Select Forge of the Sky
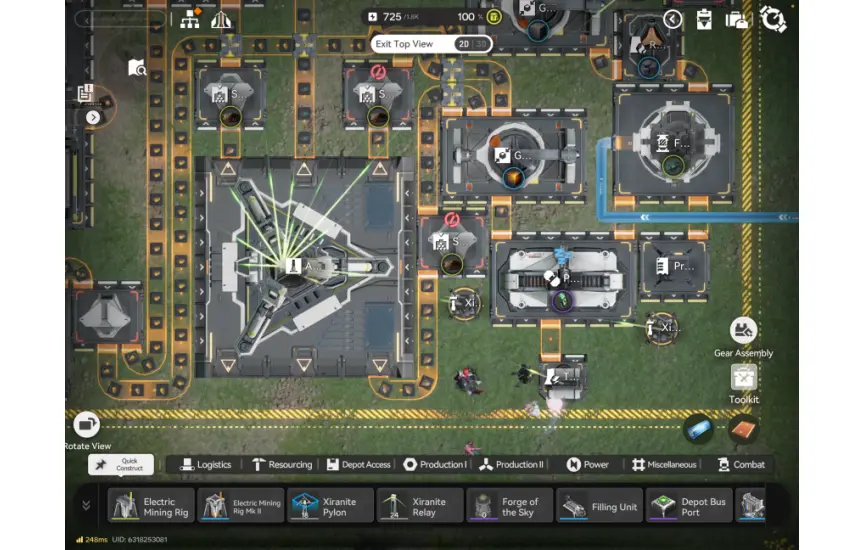 click(509, 506)
